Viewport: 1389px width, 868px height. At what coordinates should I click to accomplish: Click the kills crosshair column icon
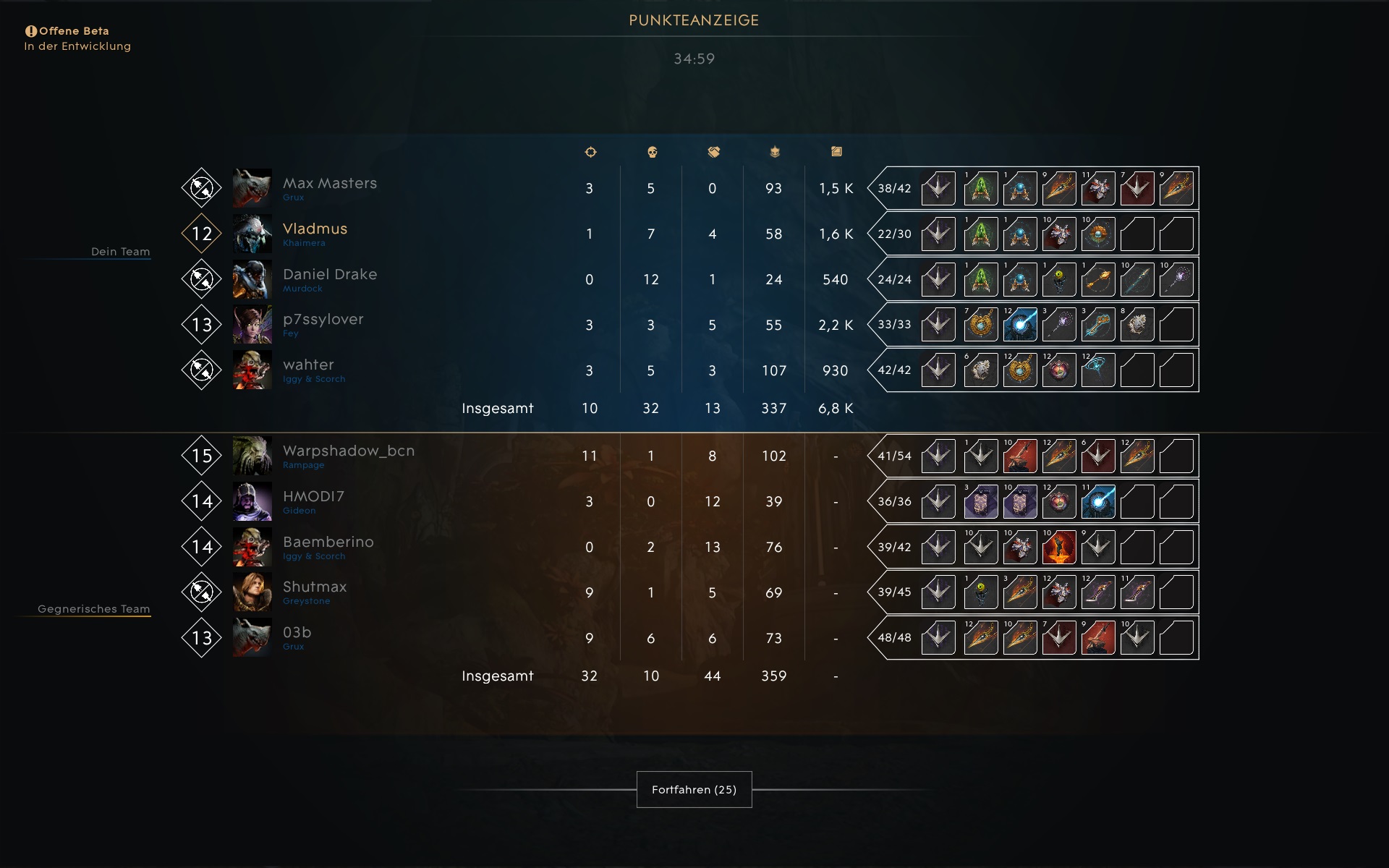tap(590, 152)
